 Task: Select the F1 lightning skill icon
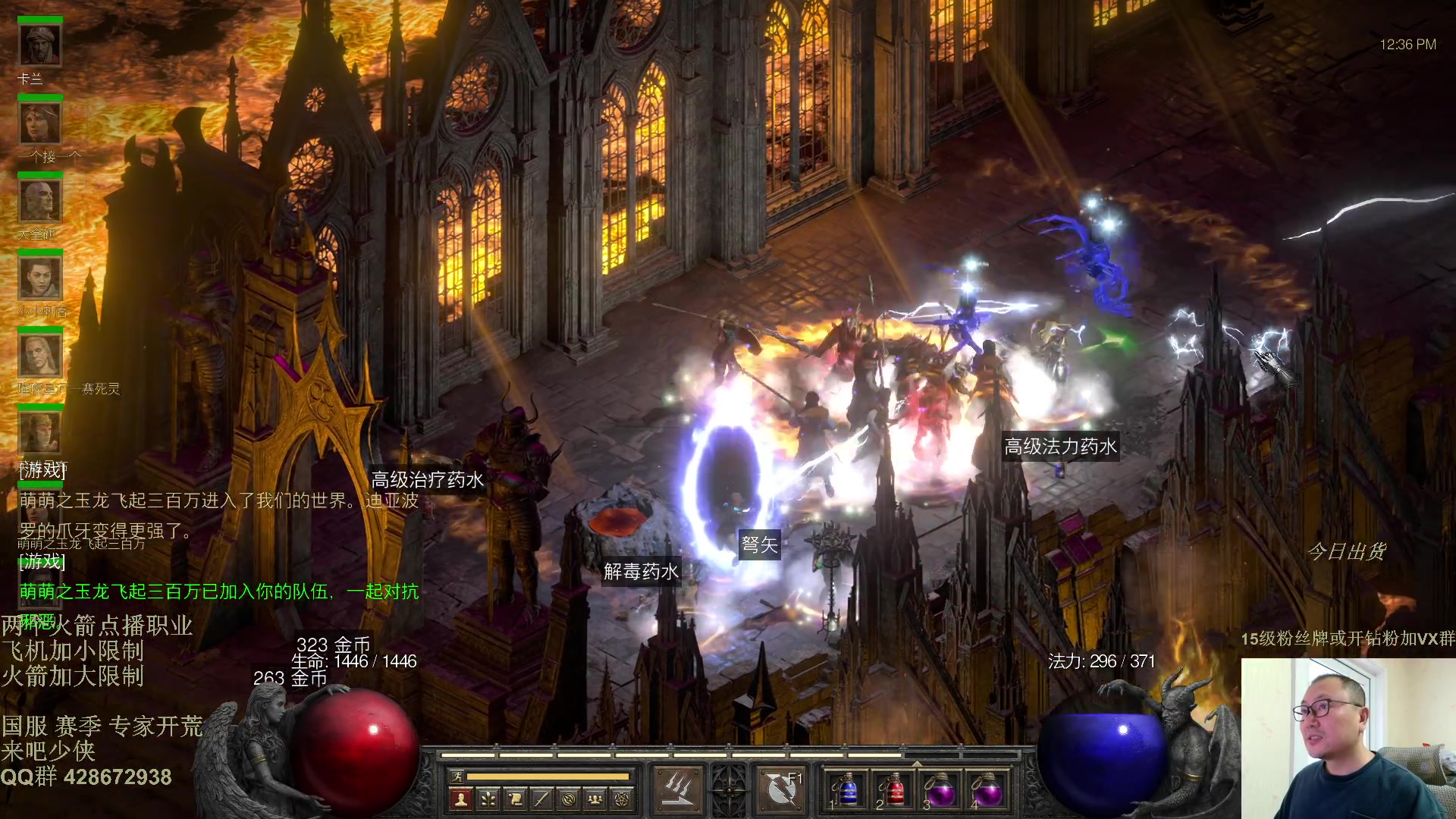click(783, 789)
